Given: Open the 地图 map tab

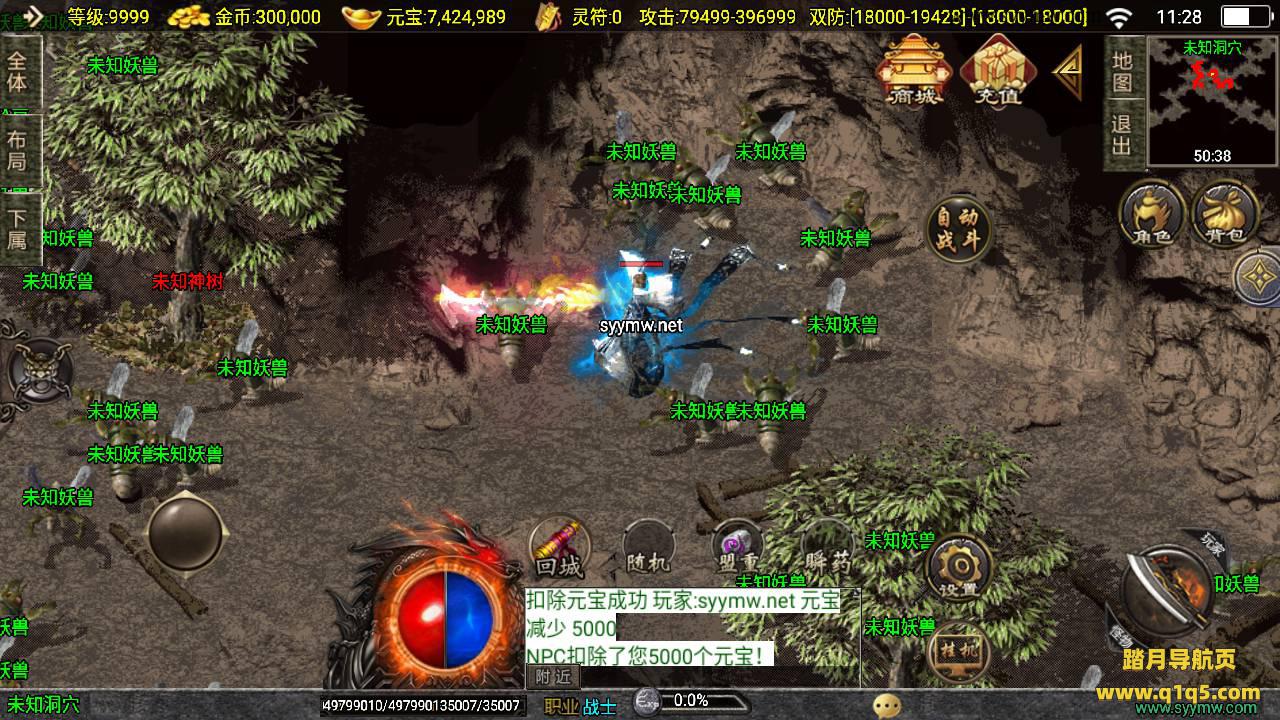Looking at the screenshot, I should [x=1123, y=70].
